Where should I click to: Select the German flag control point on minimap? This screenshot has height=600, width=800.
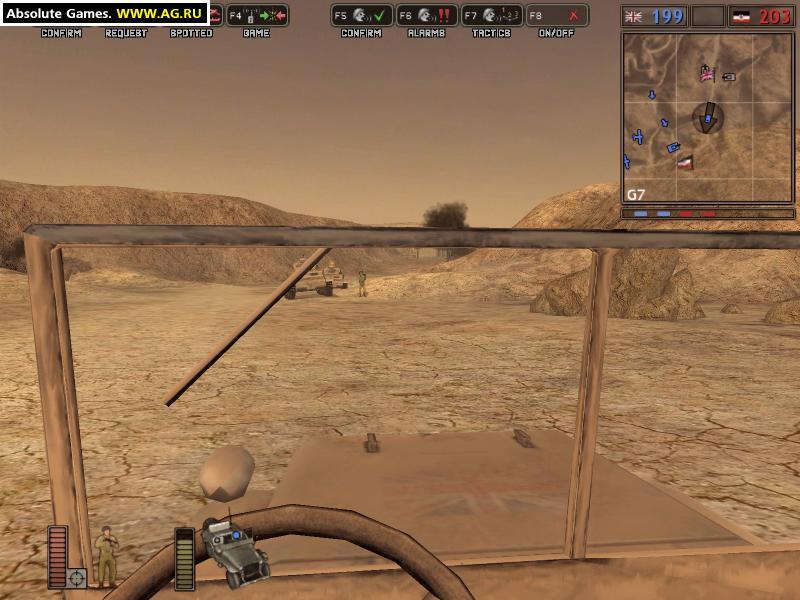click(x=685, y=161)
